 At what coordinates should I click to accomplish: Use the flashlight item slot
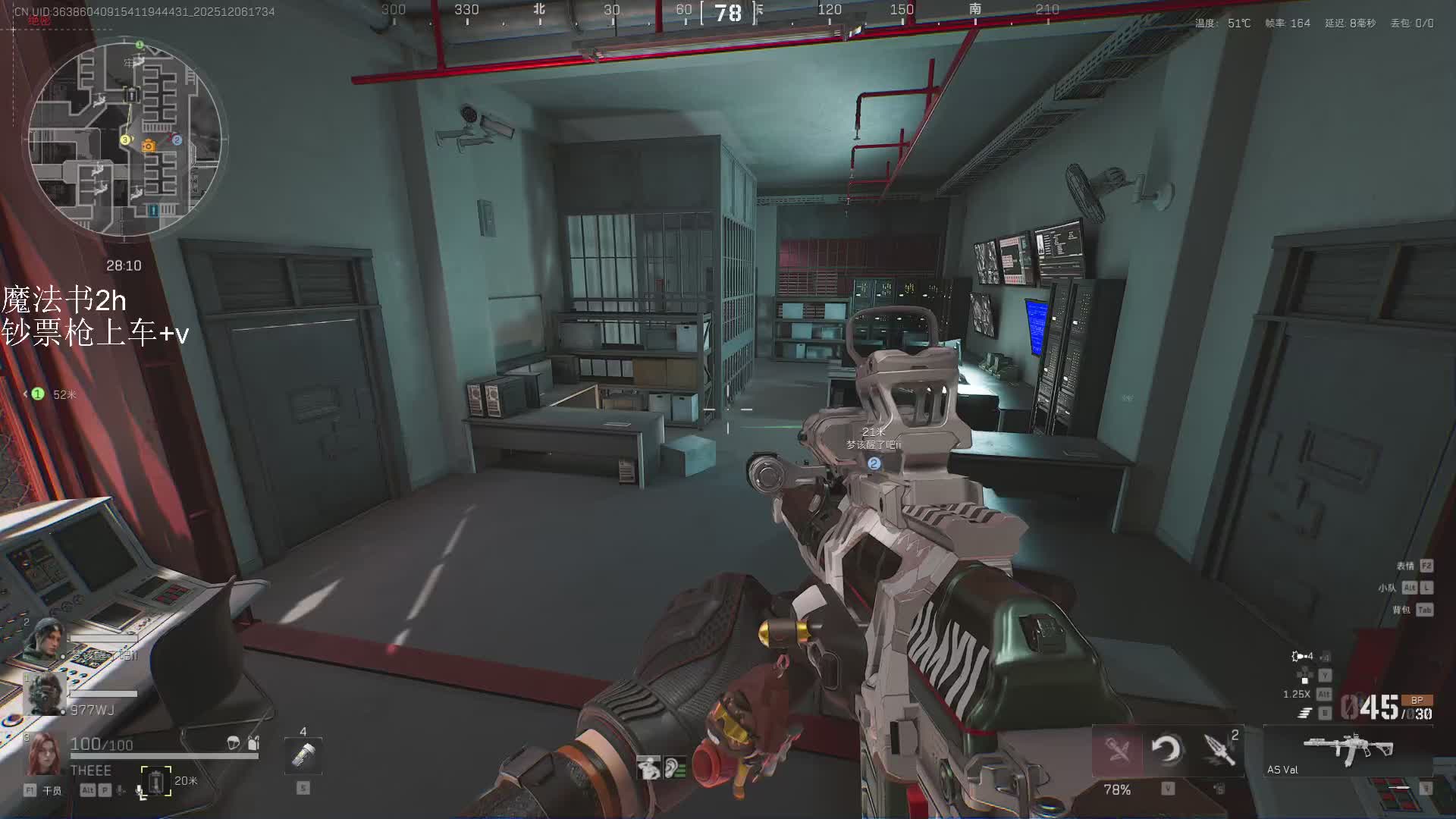point(303,755)
